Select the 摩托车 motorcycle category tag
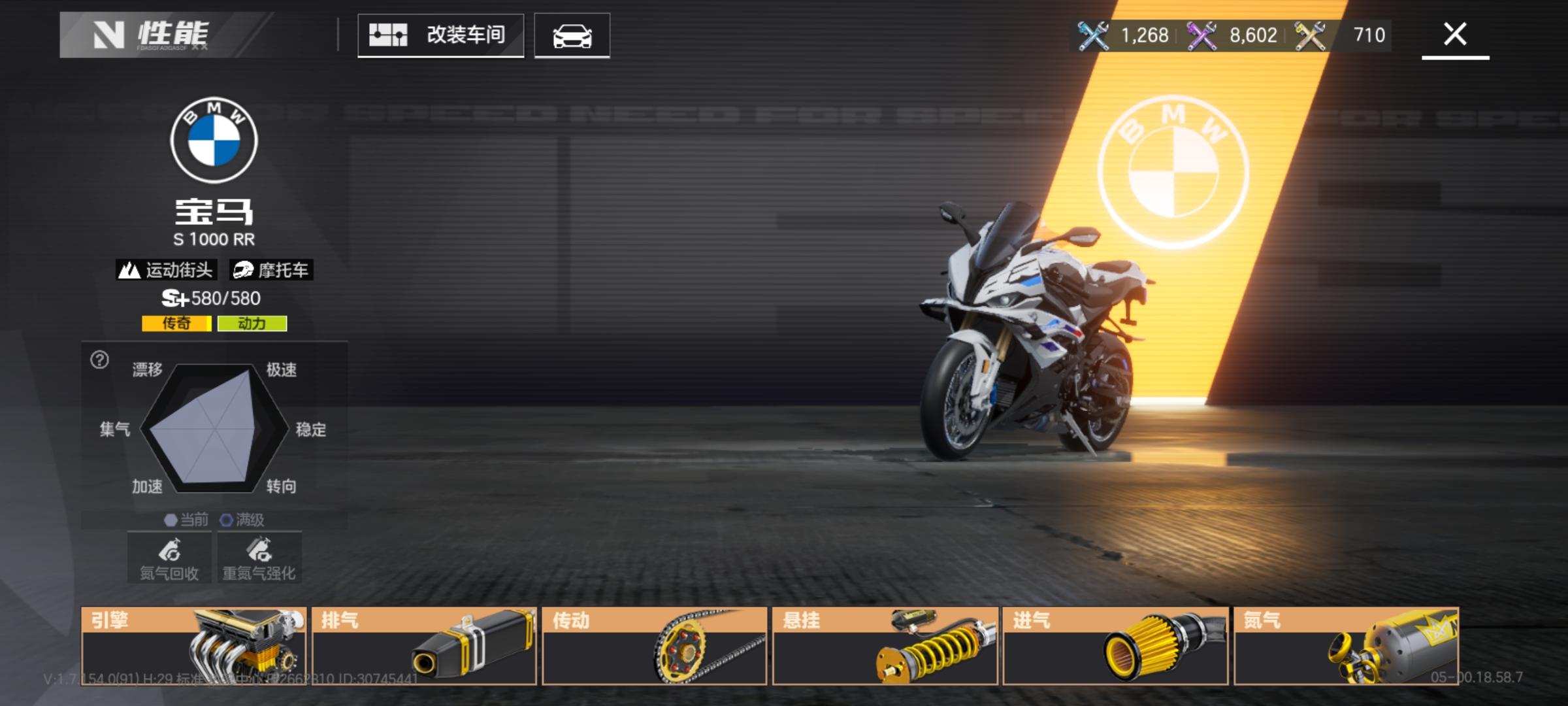 (272, 270)
